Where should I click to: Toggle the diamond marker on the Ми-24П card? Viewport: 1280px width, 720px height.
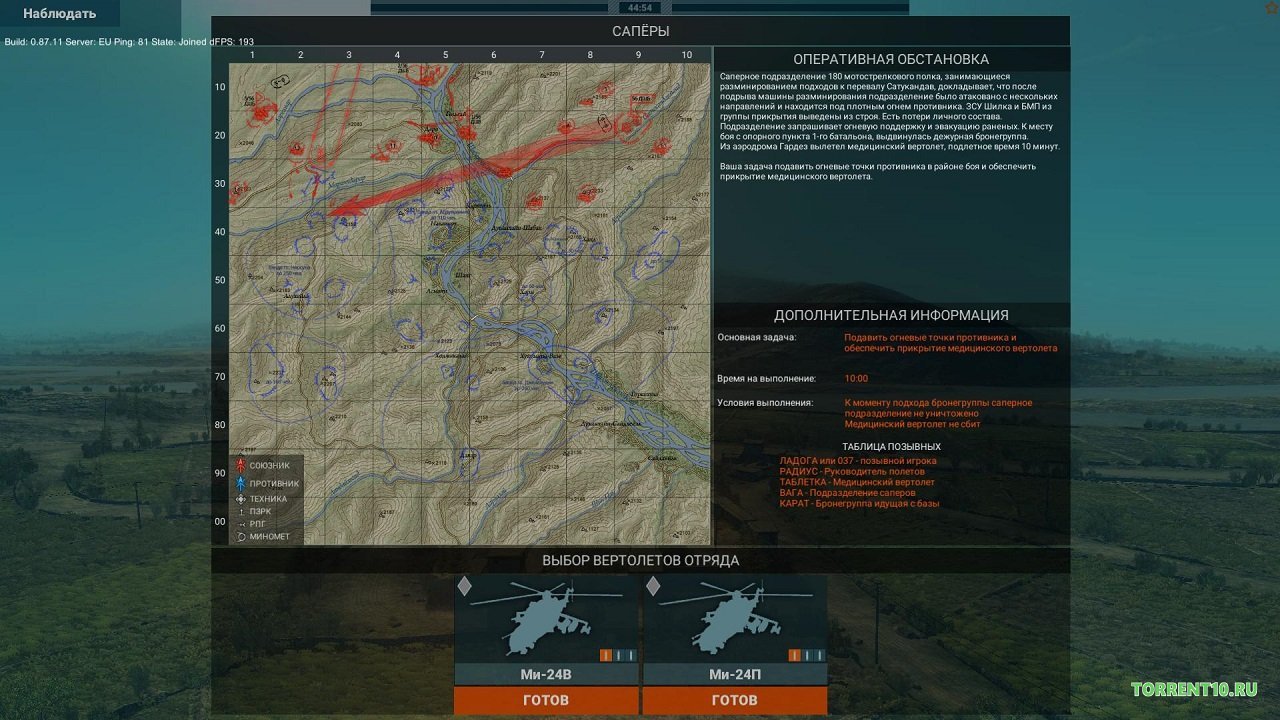click(x=652, y=588)
